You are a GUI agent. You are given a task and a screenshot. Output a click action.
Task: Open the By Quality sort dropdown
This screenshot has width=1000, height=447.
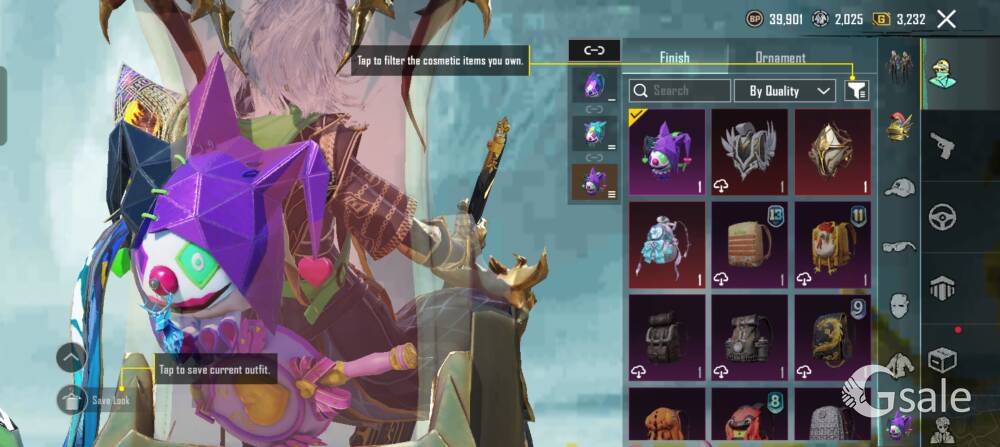click(784, 90)
